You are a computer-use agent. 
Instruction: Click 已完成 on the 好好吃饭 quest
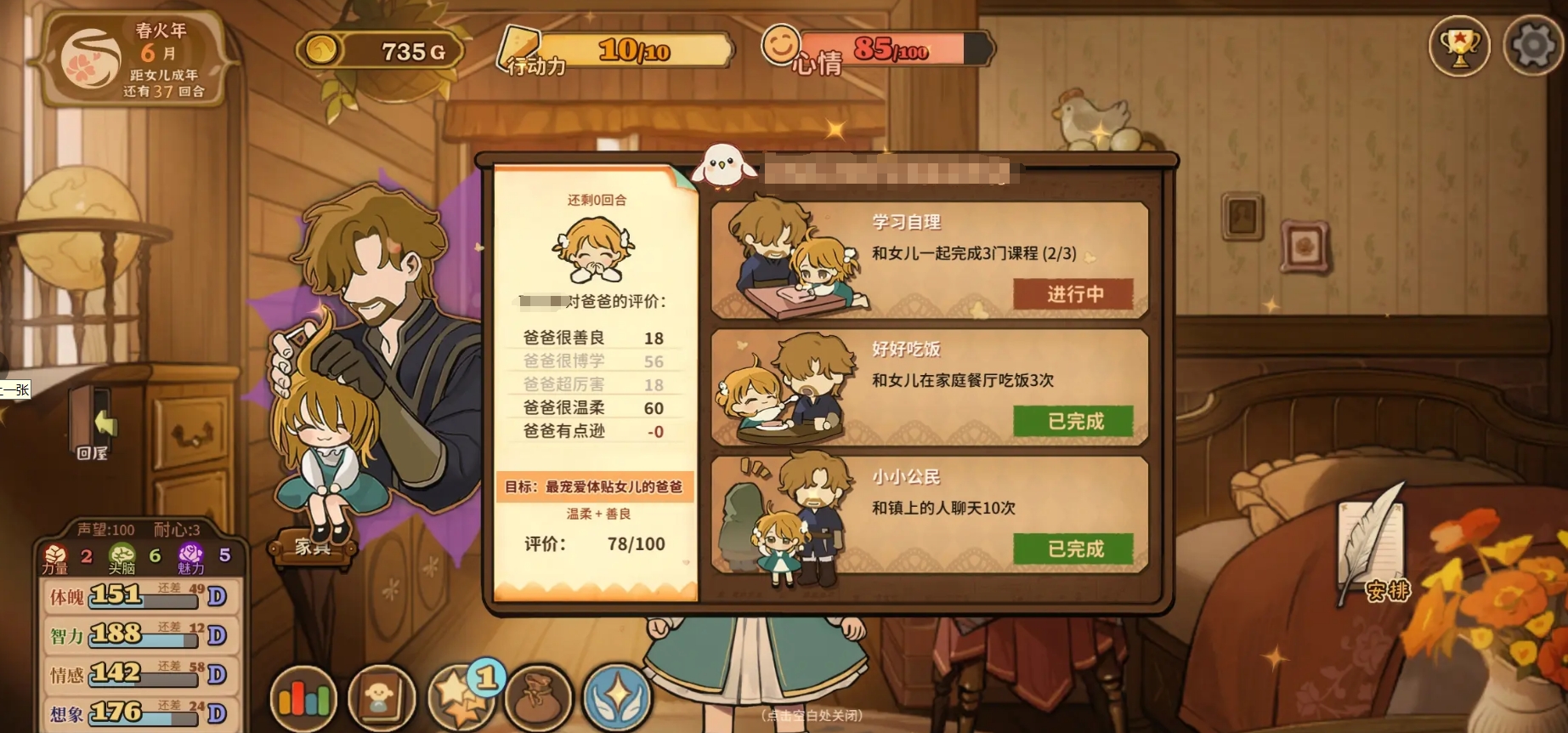[1073, 422]
